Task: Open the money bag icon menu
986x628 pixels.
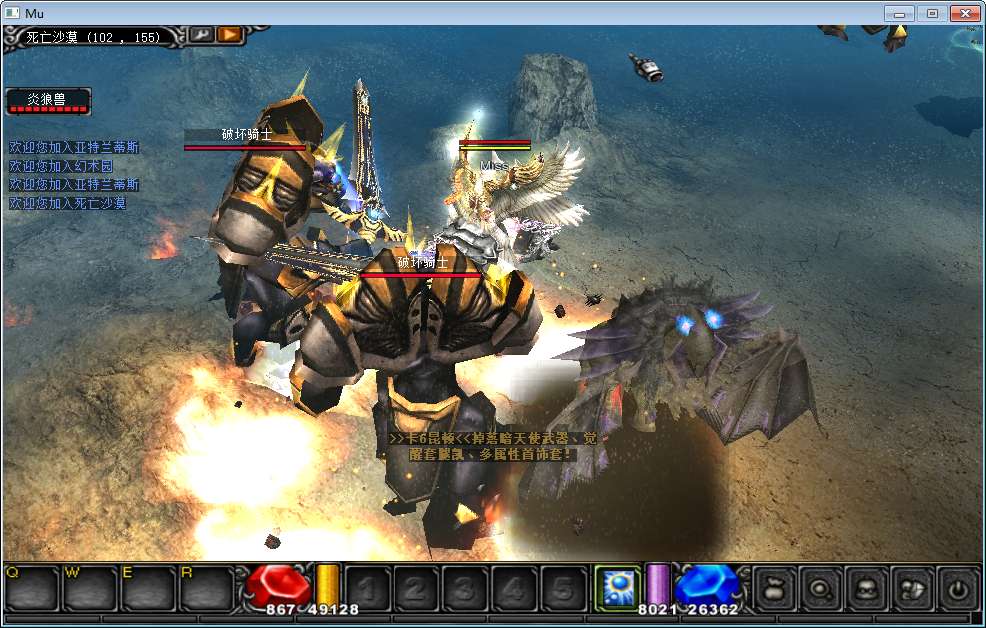Action: click(773, 589)
